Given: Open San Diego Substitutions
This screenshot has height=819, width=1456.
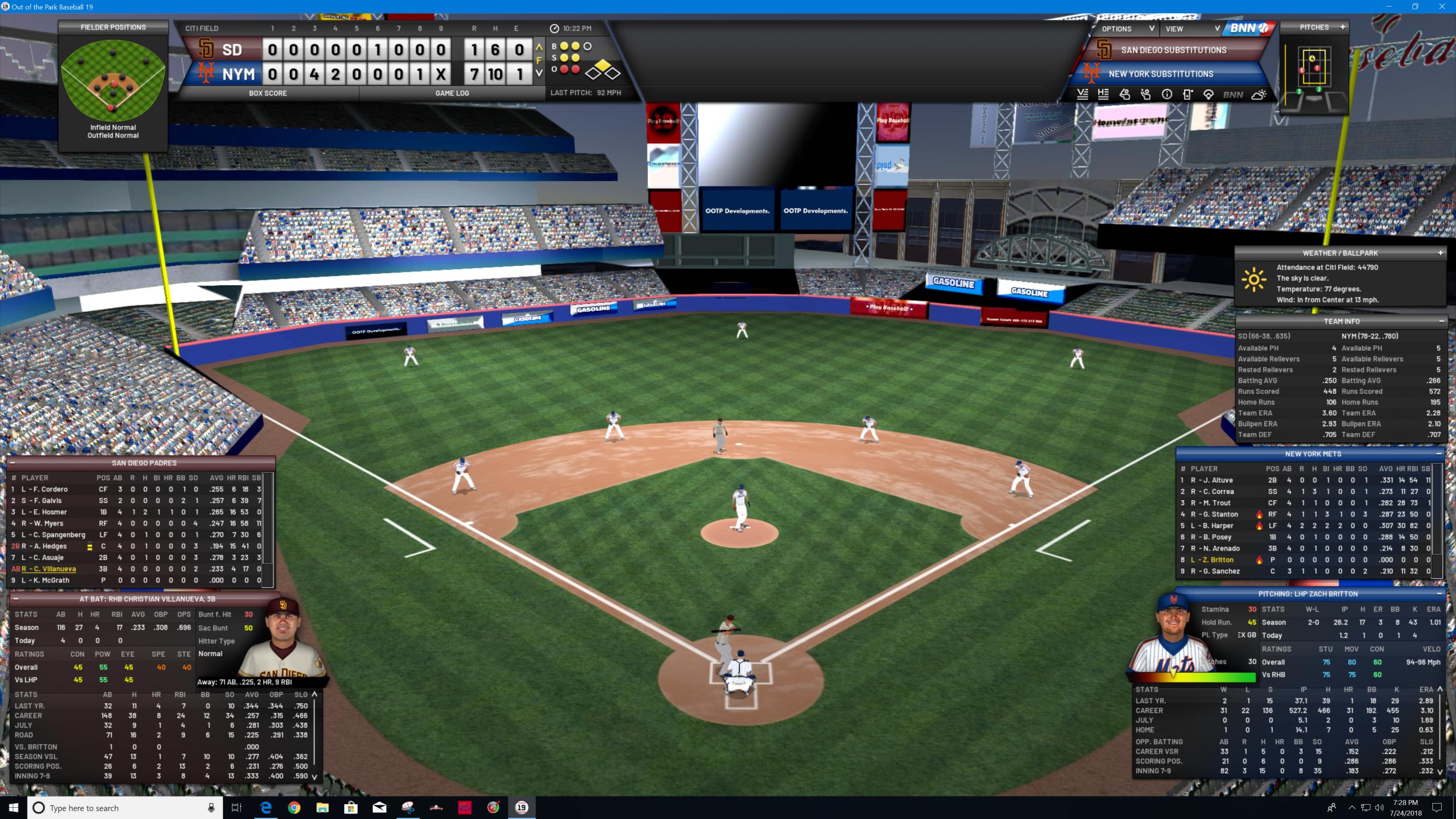Looking at the screenshot, I should click(x=1173, y=50).
